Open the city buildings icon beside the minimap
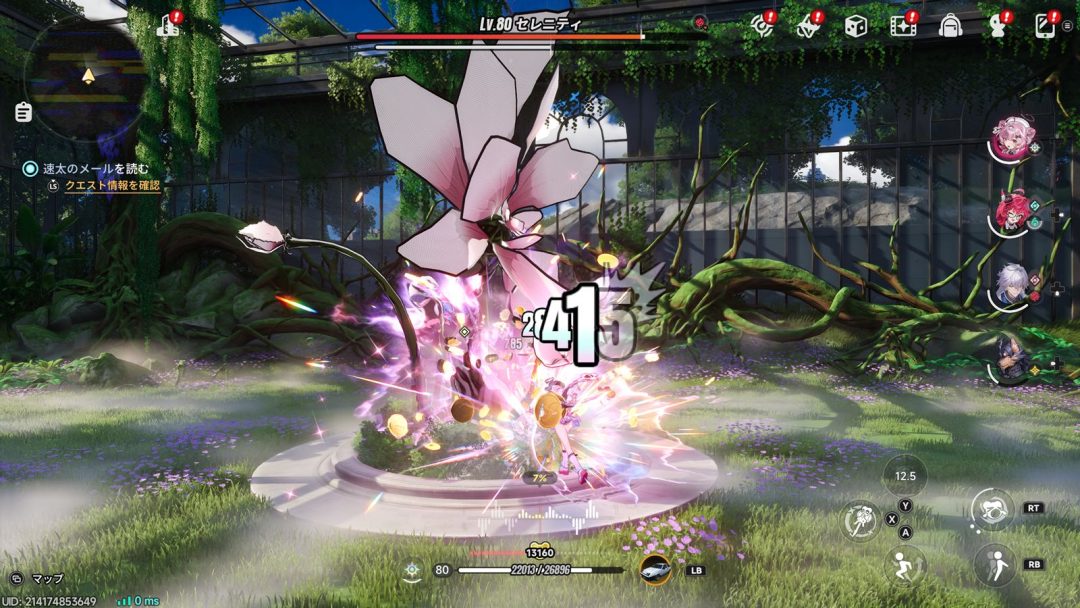Screen dimensions: 1080x608 (x=169, y=25)
